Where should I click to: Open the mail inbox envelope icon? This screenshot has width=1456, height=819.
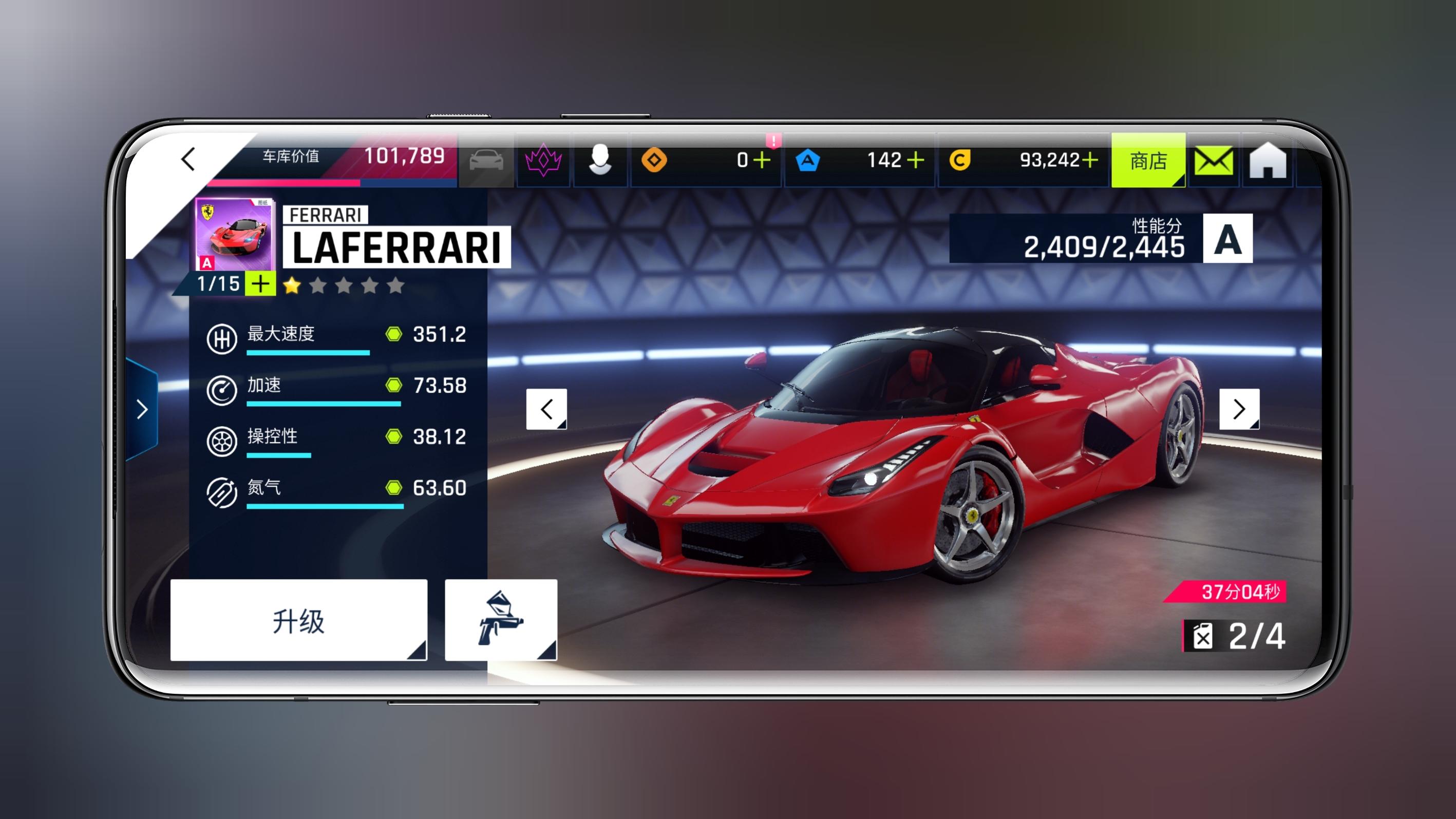[x=1215, y=162]
